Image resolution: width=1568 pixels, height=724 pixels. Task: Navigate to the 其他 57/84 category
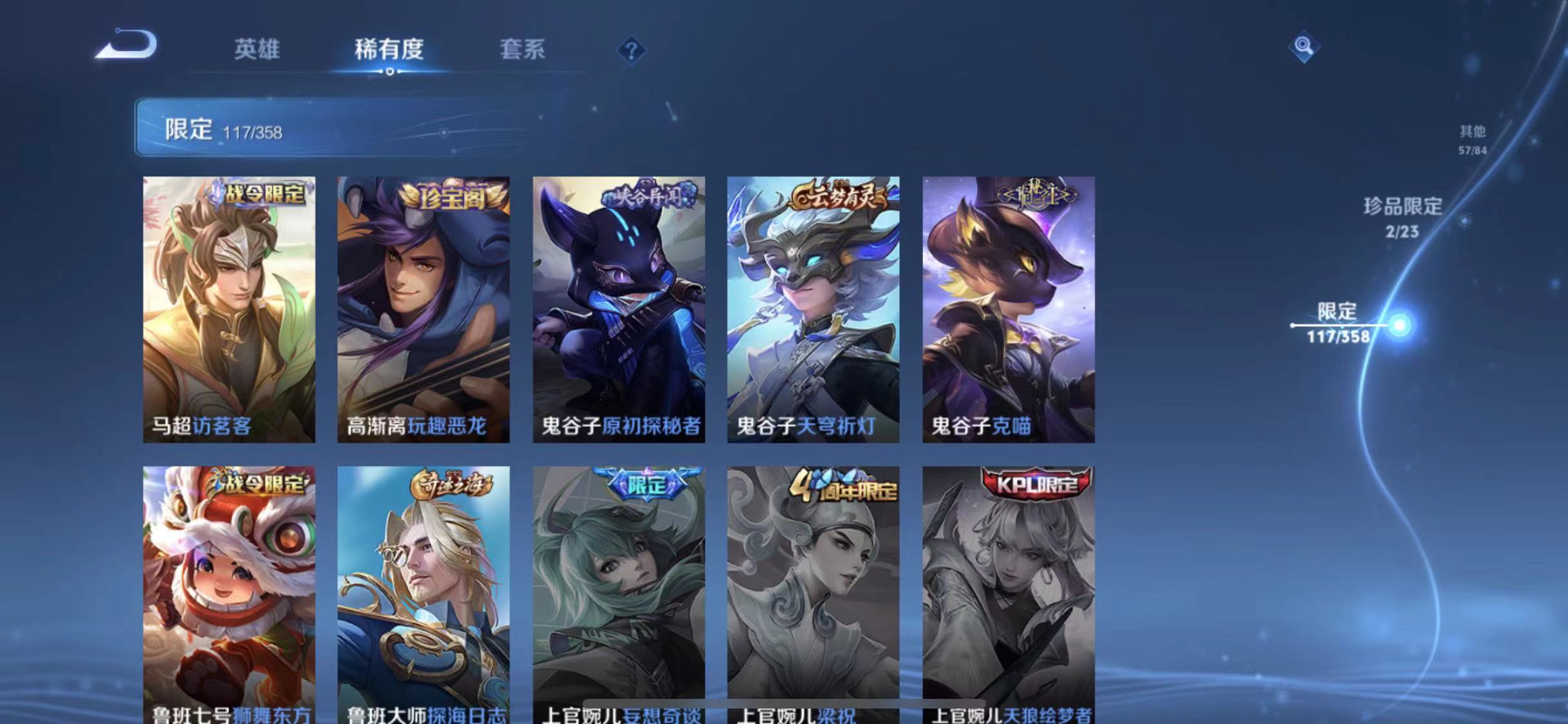coord(1471,138)
